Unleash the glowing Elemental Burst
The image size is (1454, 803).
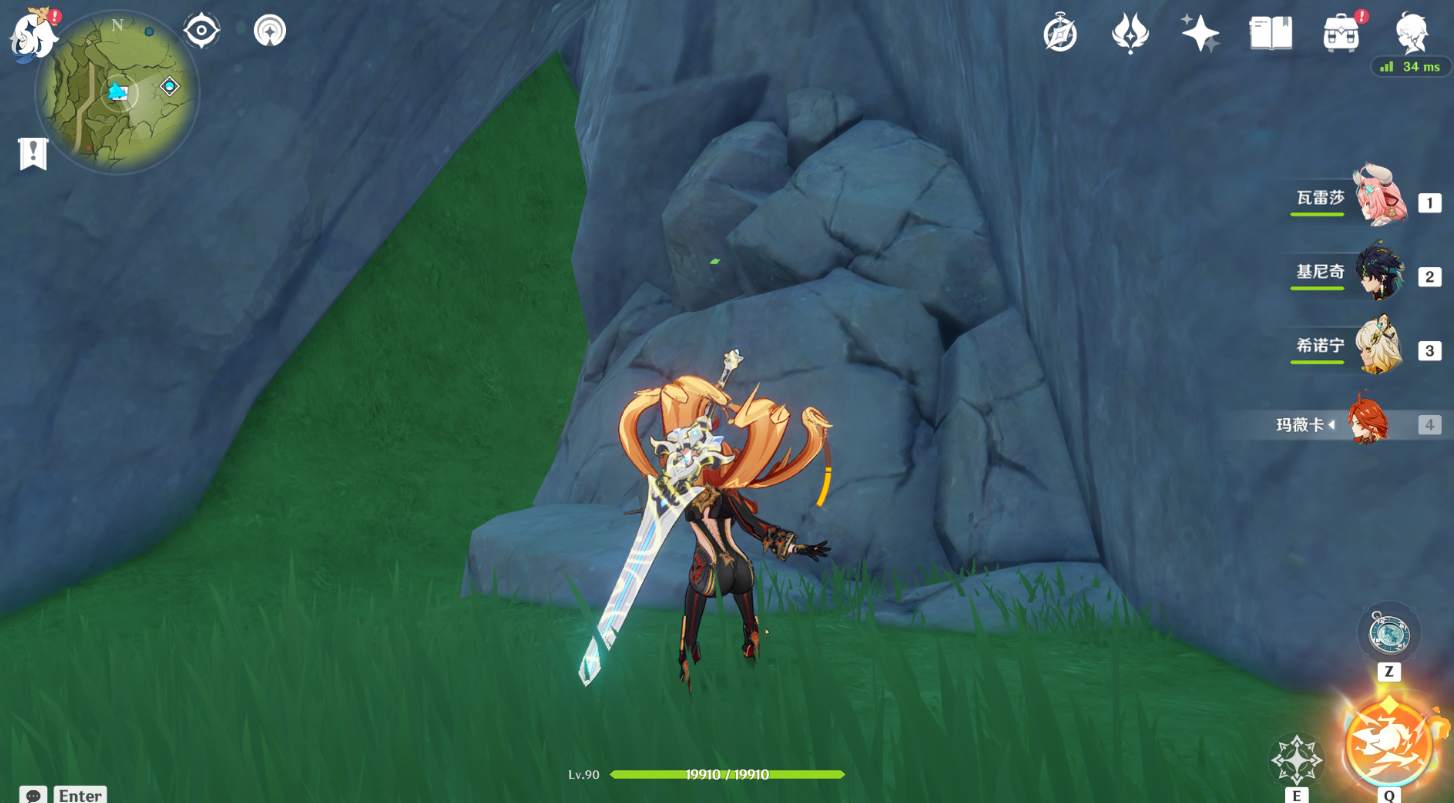pyautogui.click(x=1388, y=742)
